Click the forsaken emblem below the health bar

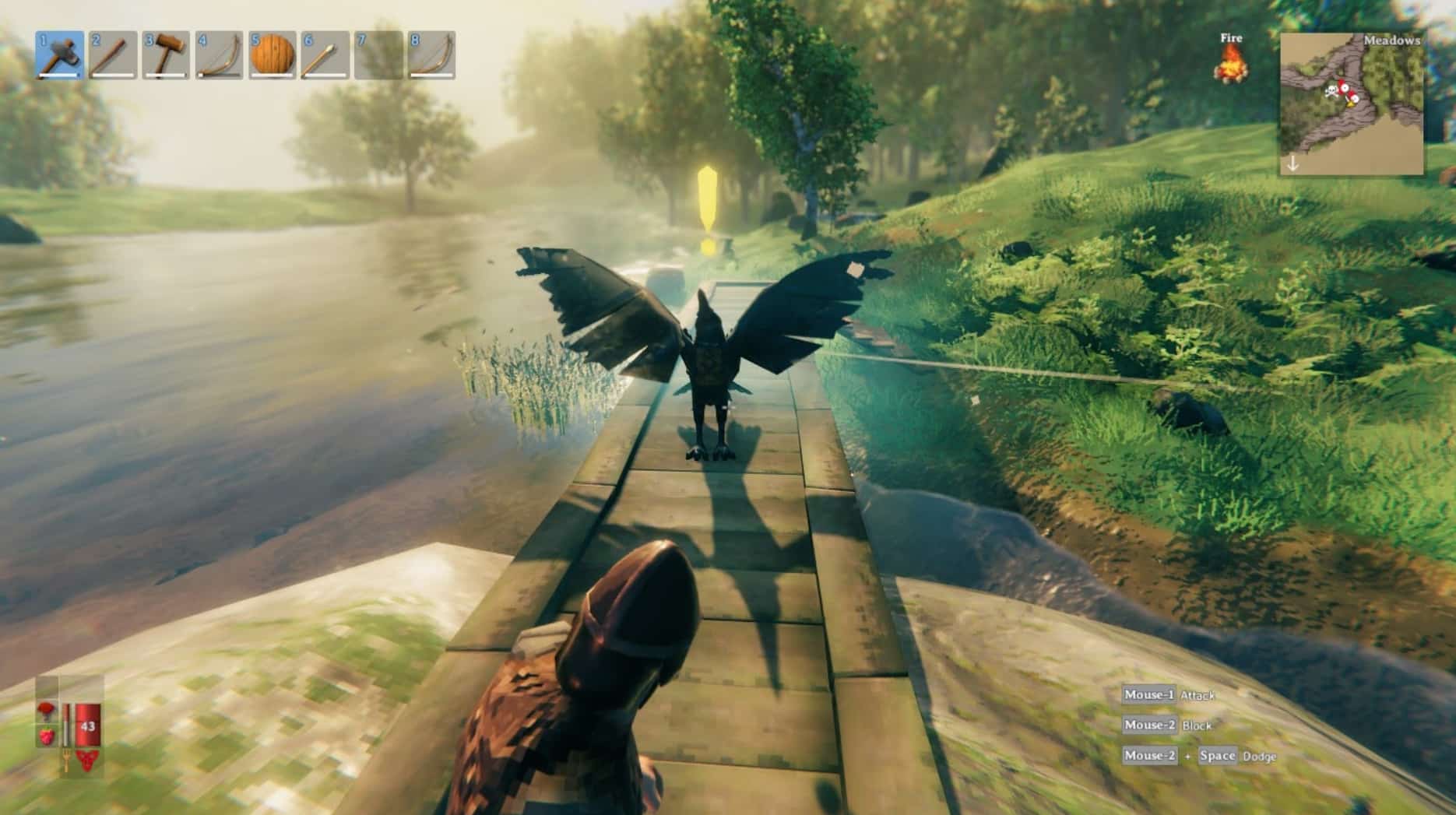tap(87, 760)
